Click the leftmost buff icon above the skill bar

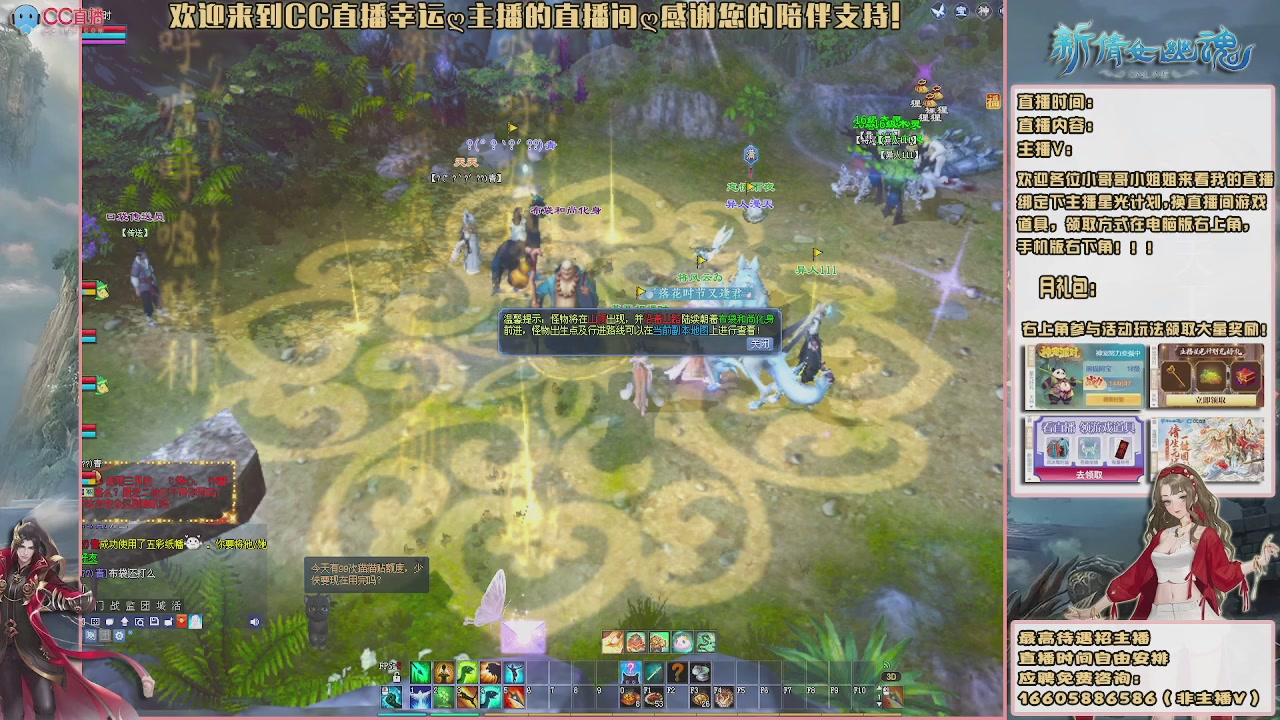click(x=613, y=640)
